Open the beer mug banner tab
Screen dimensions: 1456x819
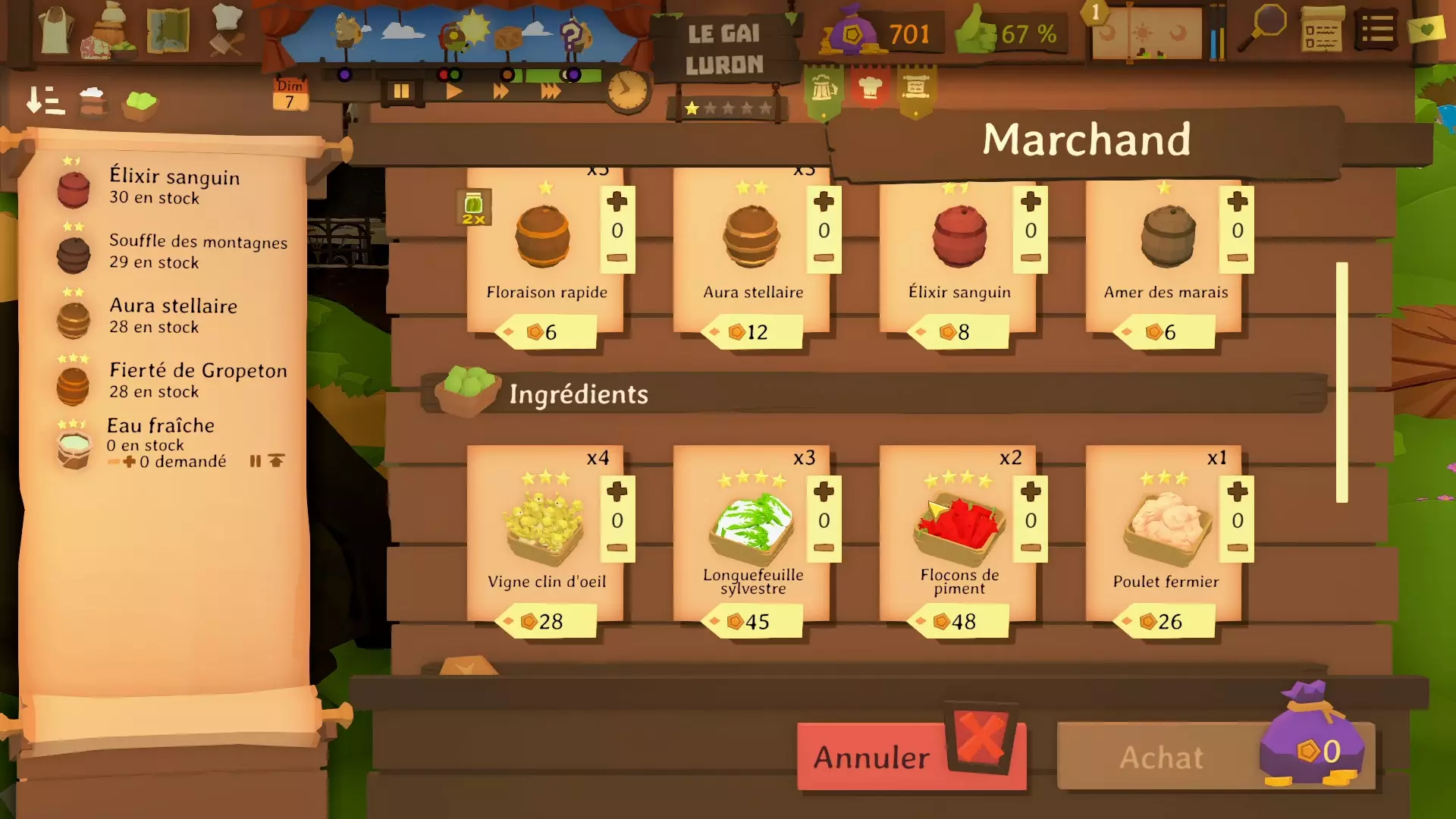824,90
